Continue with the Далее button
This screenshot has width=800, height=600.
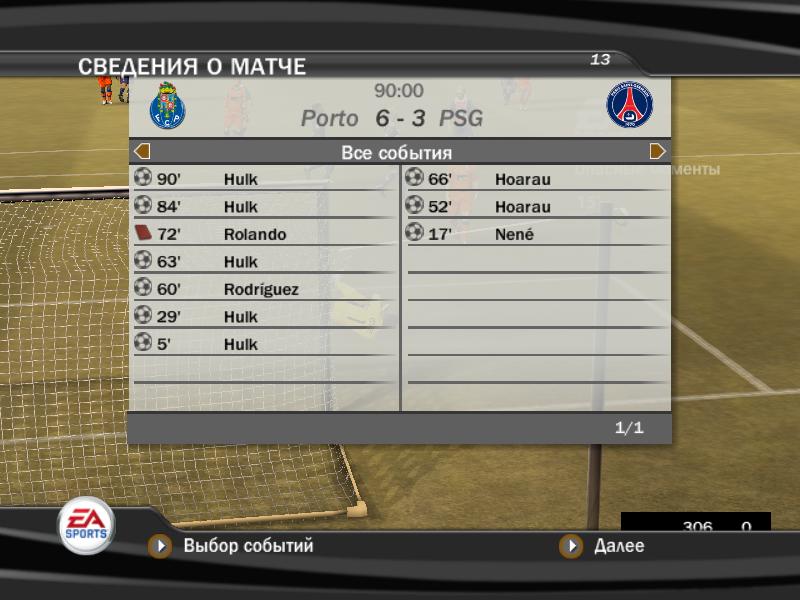(x=618, y=546)
